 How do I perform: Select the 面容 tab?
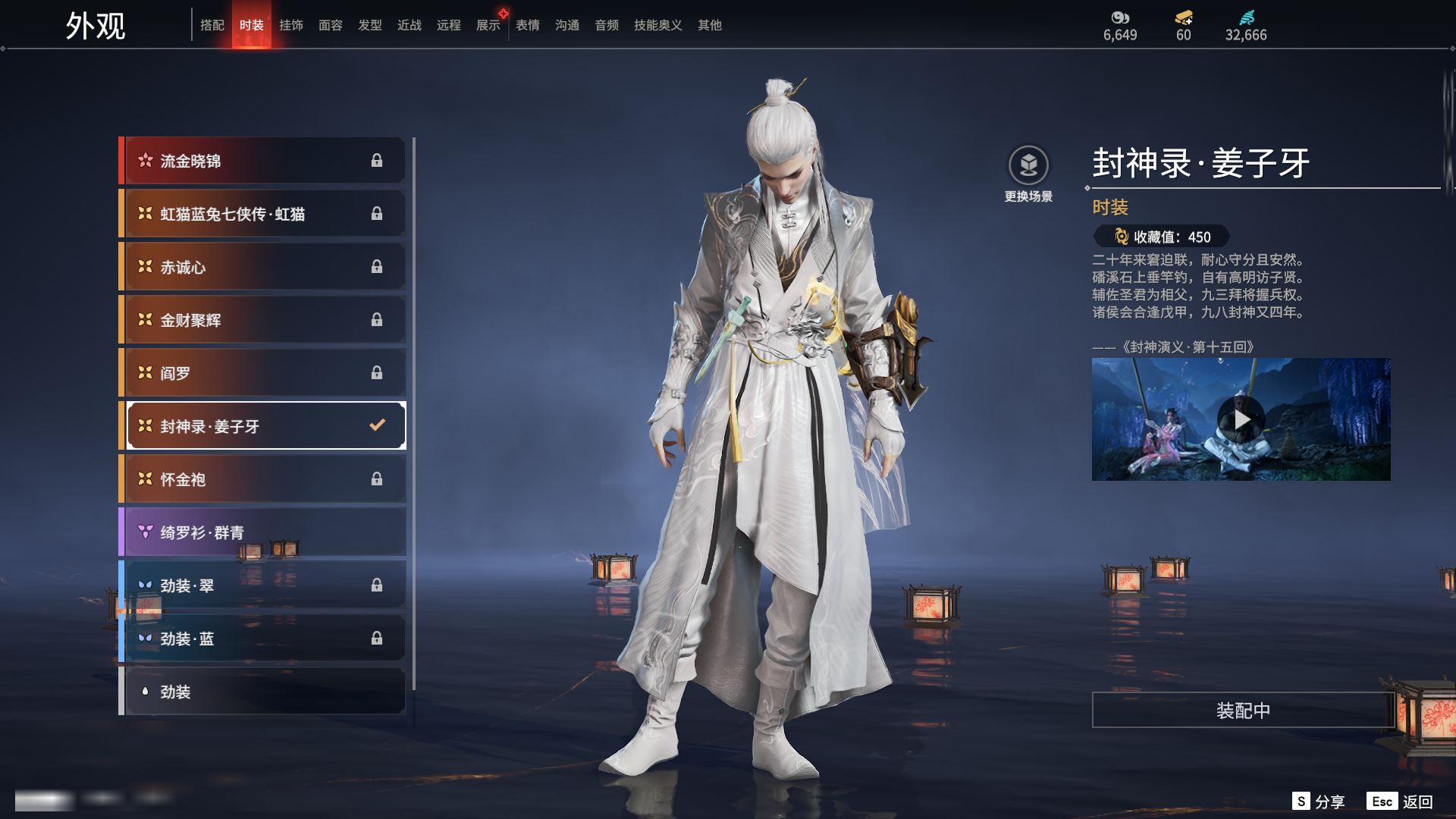(x=331, y=25)
